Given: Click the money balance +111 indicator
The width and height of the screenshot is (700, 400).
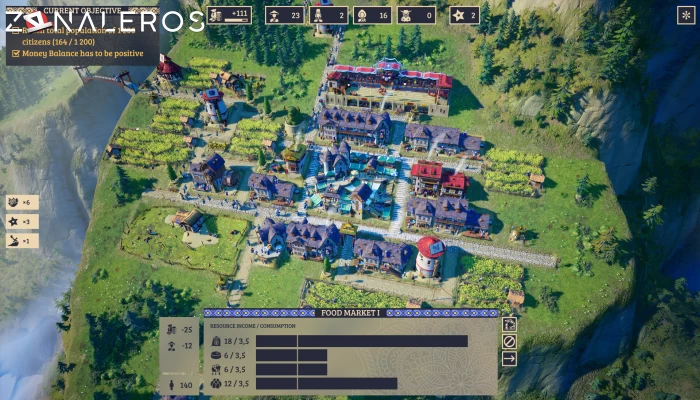Looking at the screenshot, I should [x=229, y=15].
